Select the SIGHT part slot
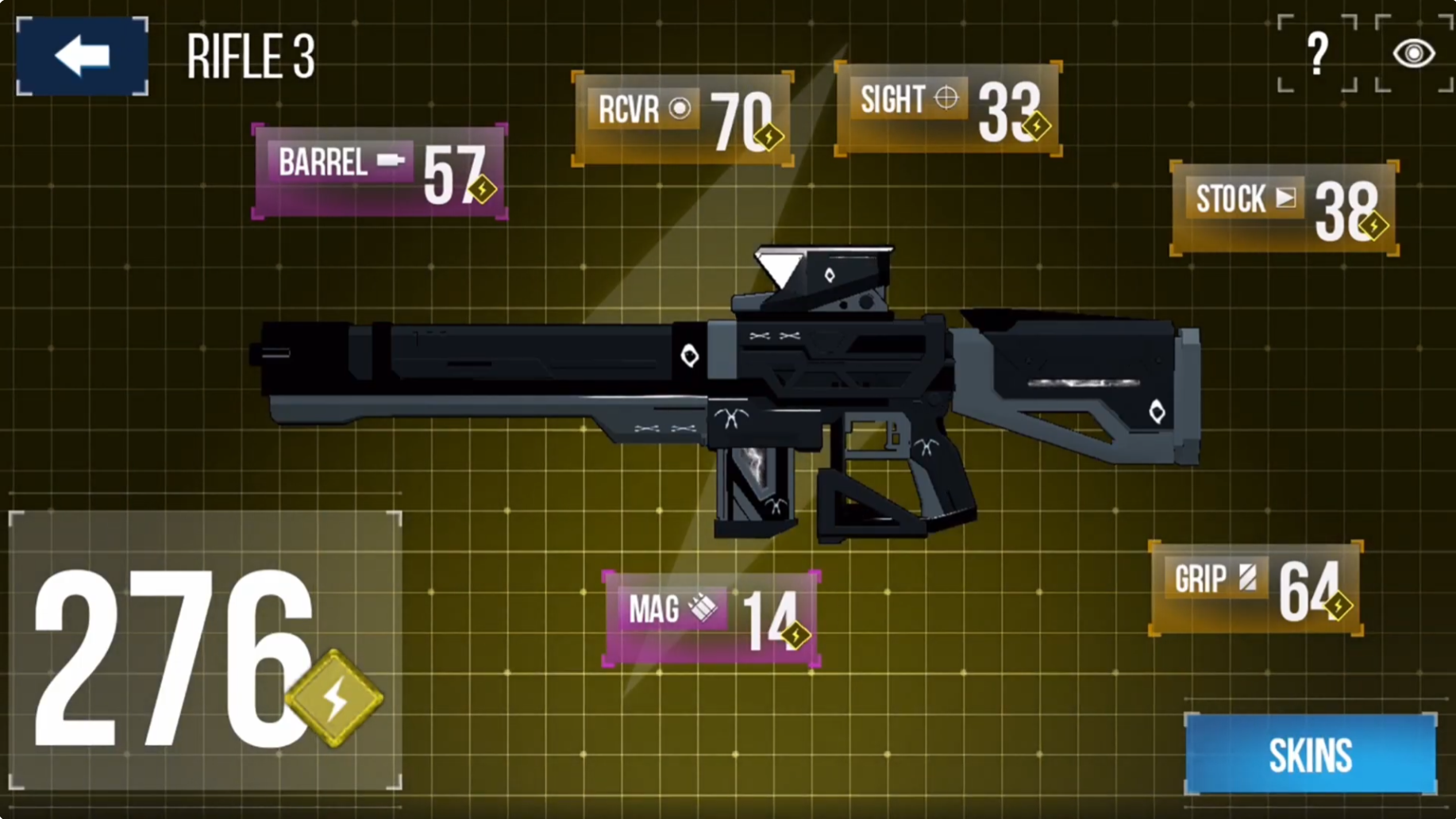This screenshot has height=819, width=1456. pos(948,109)
